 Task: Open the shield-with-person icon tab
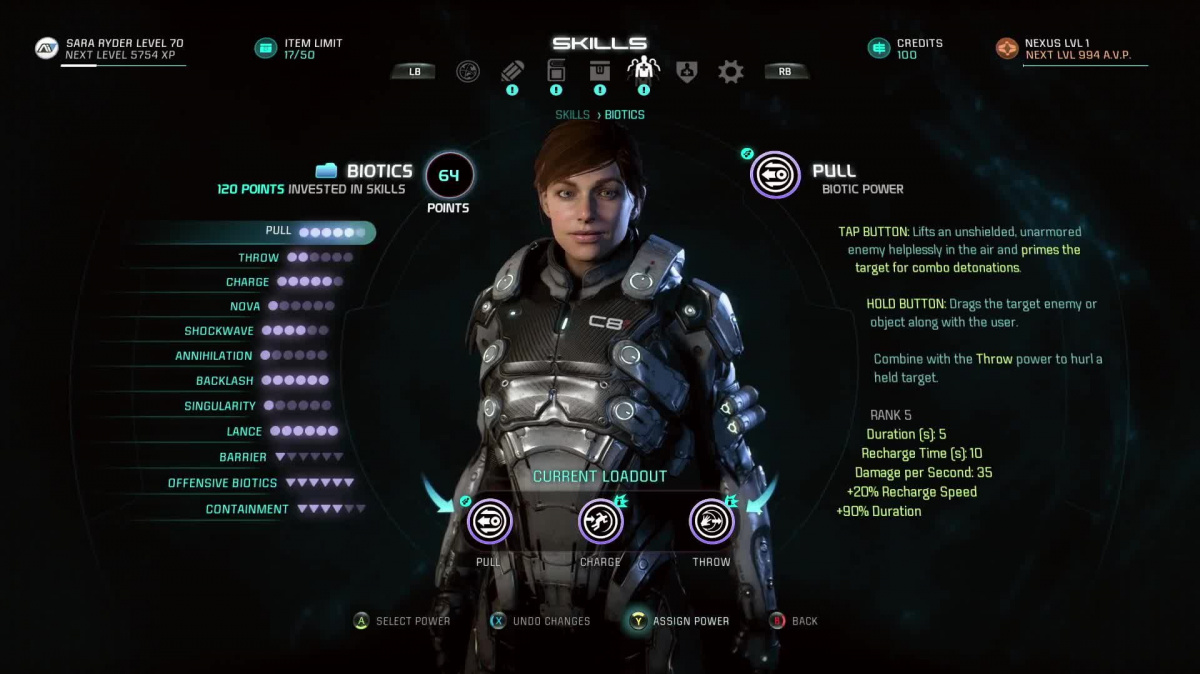[687, 71]
